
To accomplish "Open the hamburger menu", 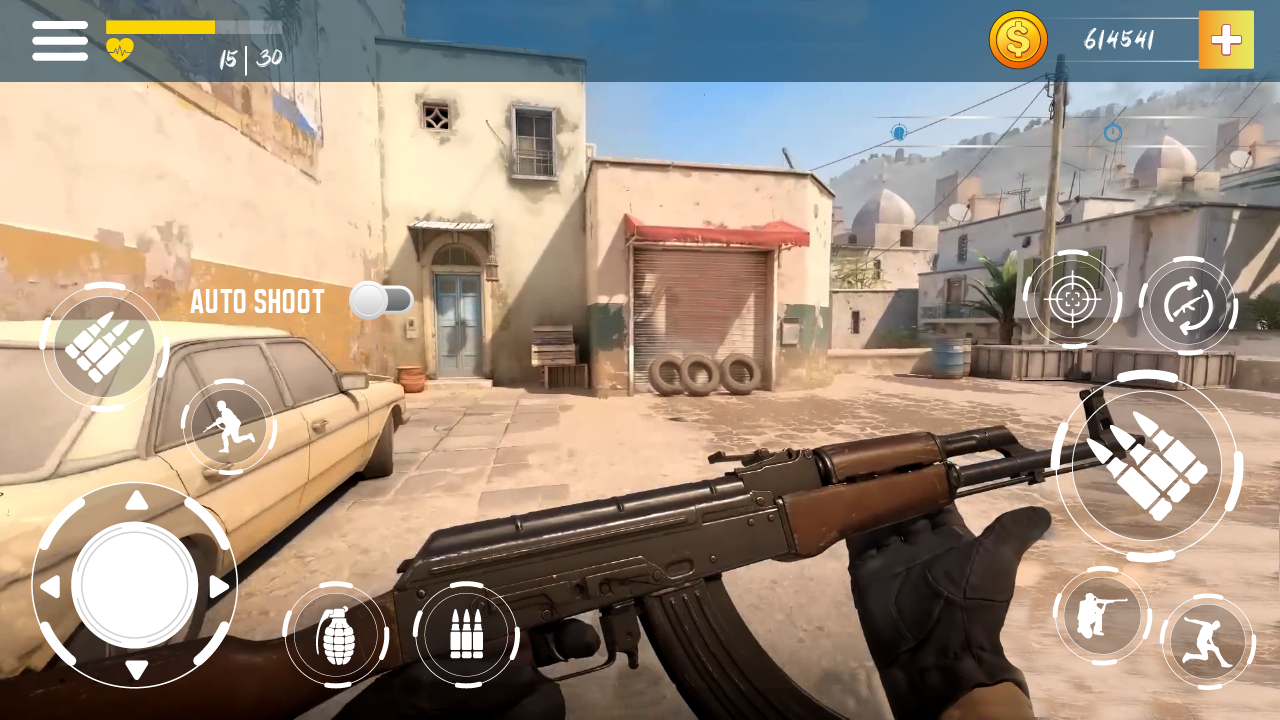I will pyautogui.click(x=60, y=40).
